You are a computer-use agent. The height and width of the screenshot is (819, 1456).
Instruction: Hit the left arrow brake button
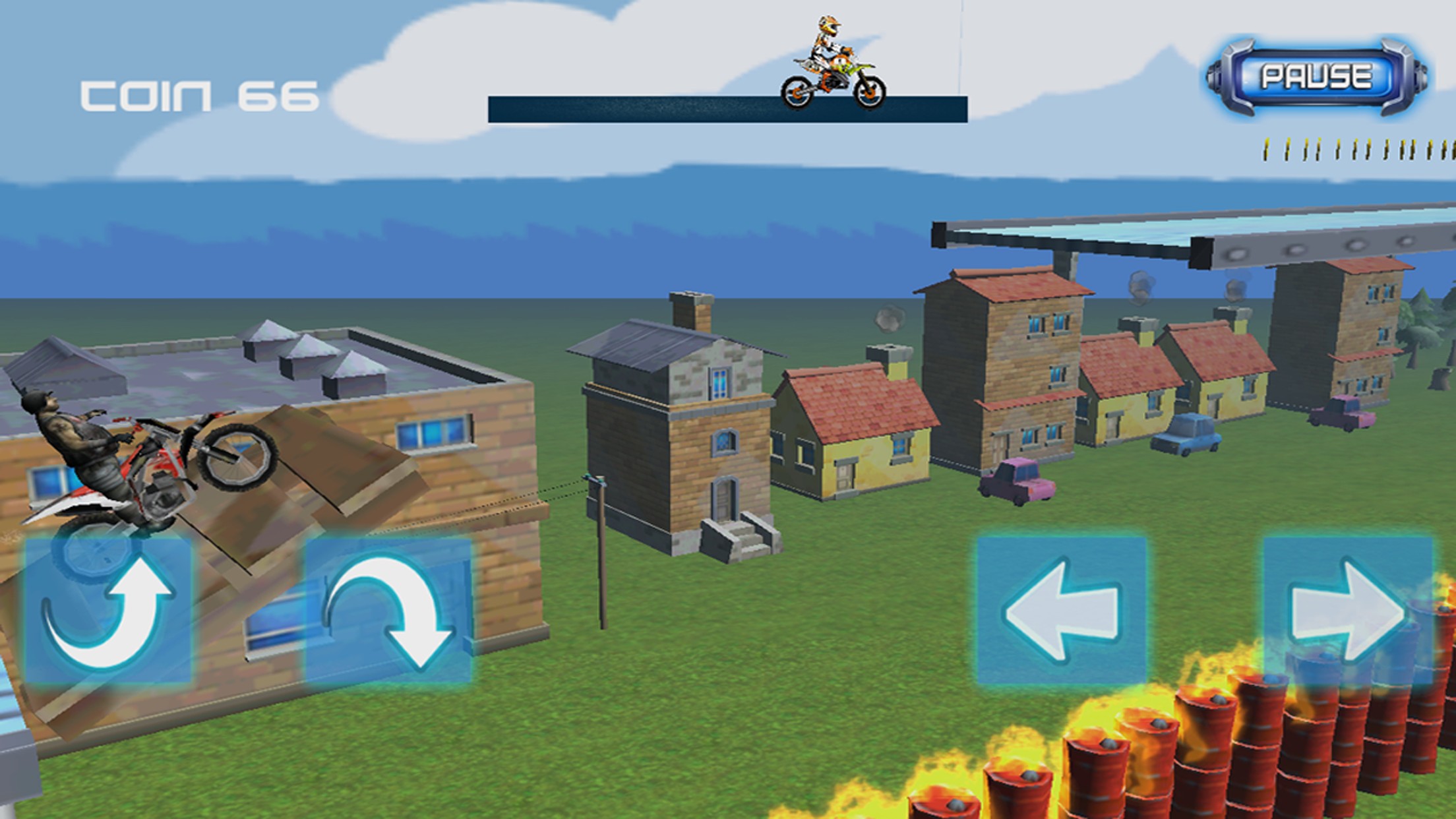[1061, 610]
